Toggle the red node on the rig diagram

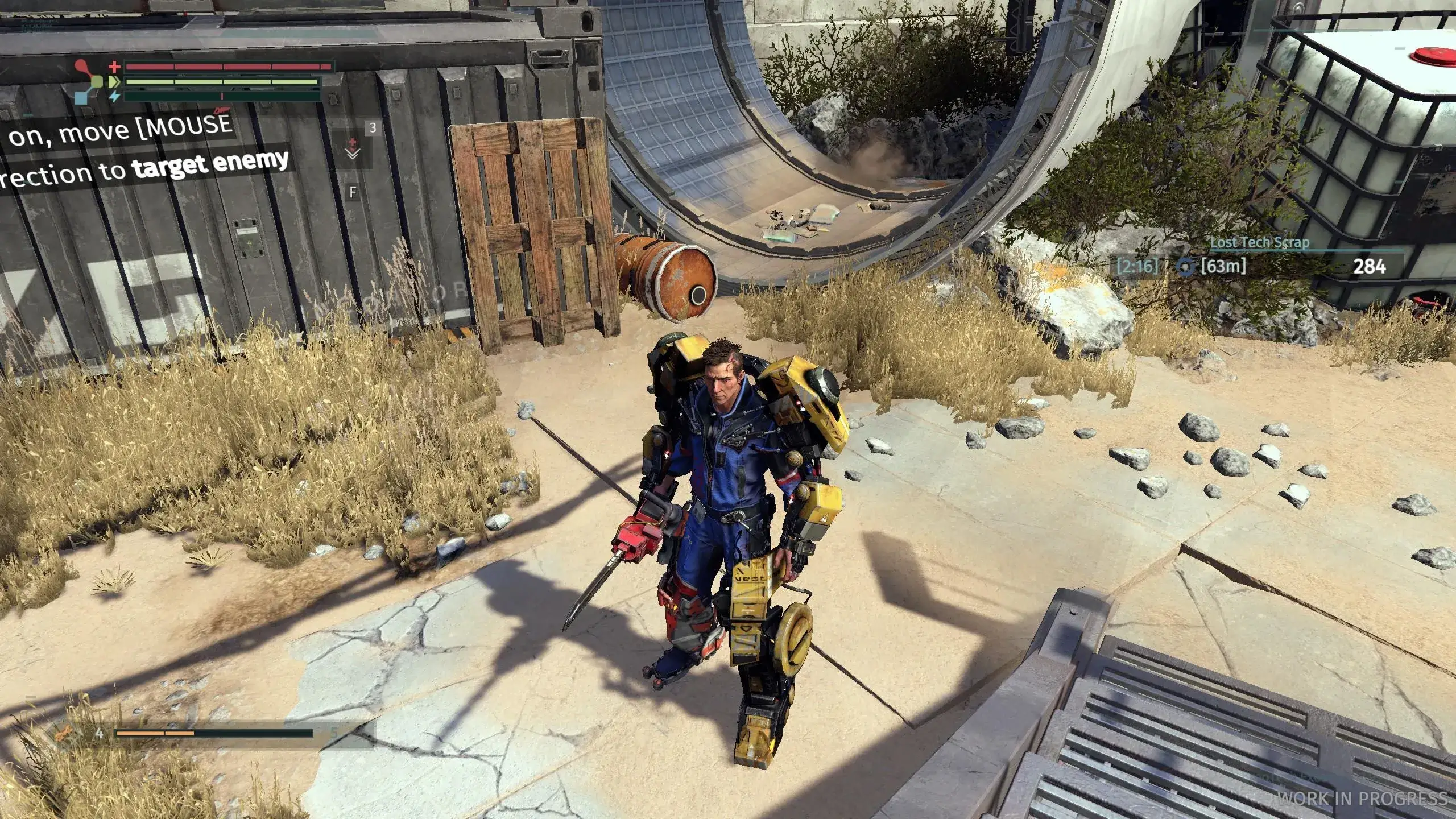tap(81, 64)
